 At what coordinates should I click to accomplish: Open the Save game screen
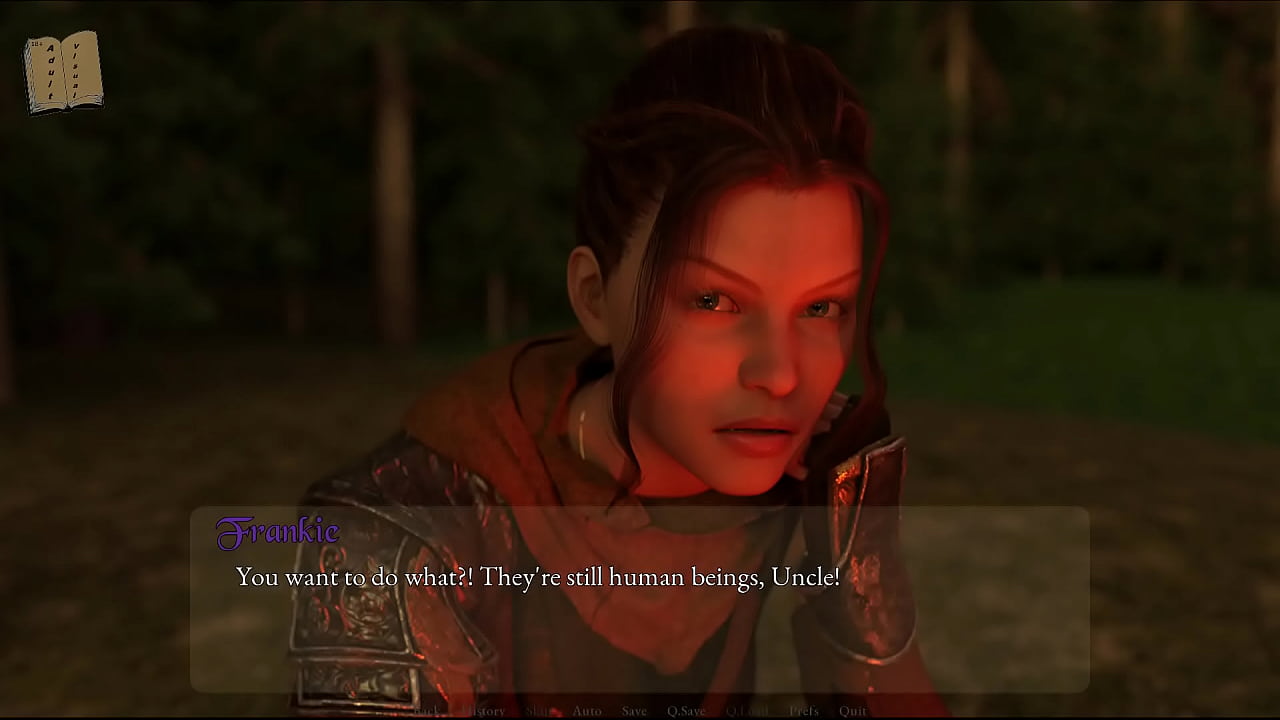tap(634, 711)
